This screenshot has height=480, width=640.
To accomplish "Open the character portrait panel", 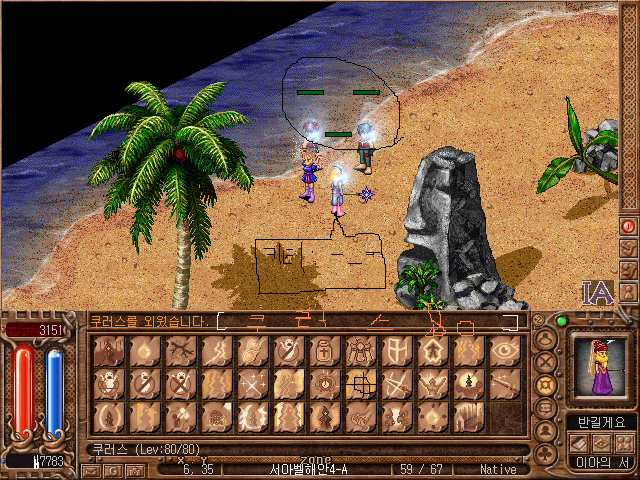I will (598, 365).
